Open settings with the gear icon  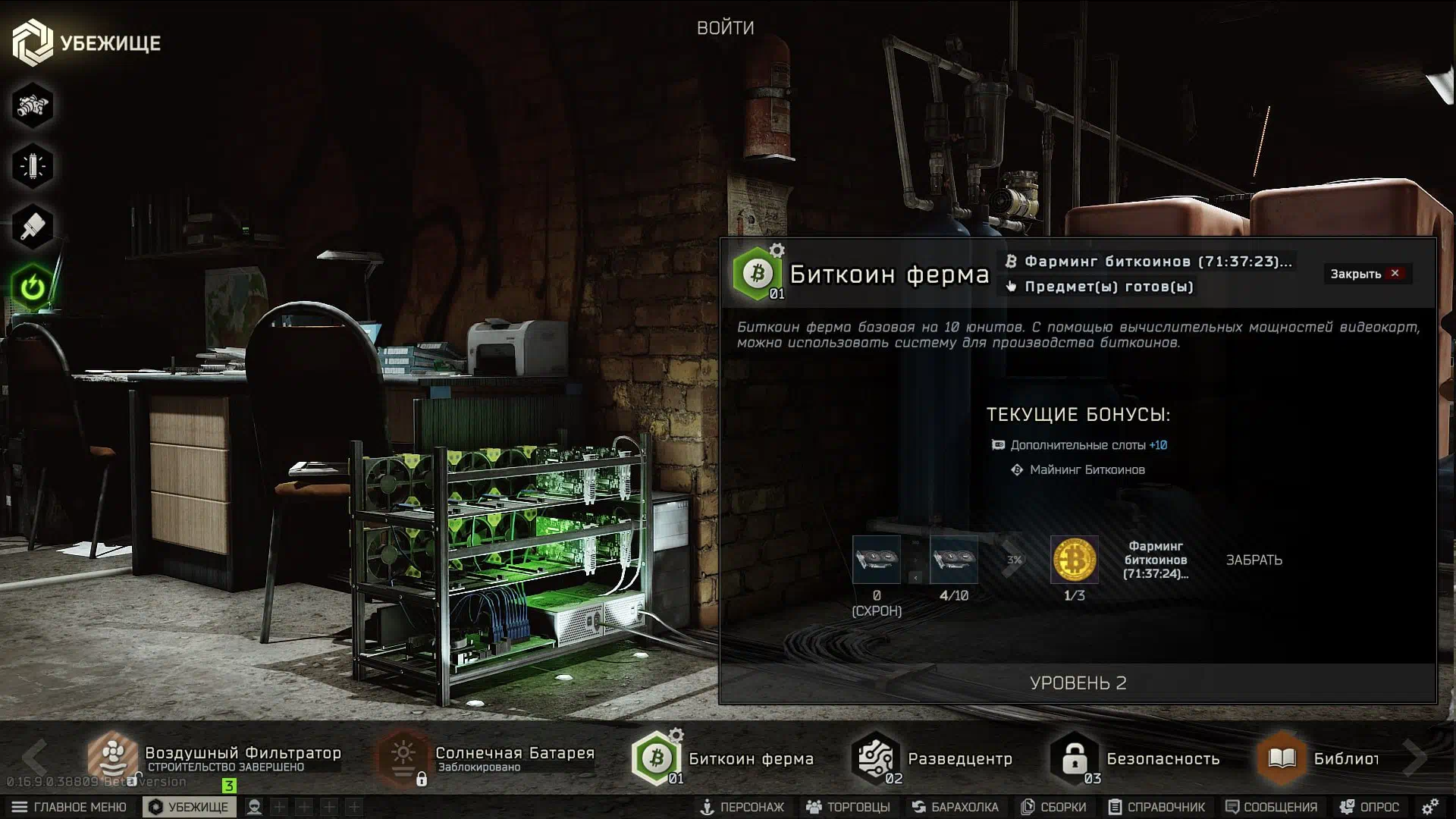click(1430, 807)
